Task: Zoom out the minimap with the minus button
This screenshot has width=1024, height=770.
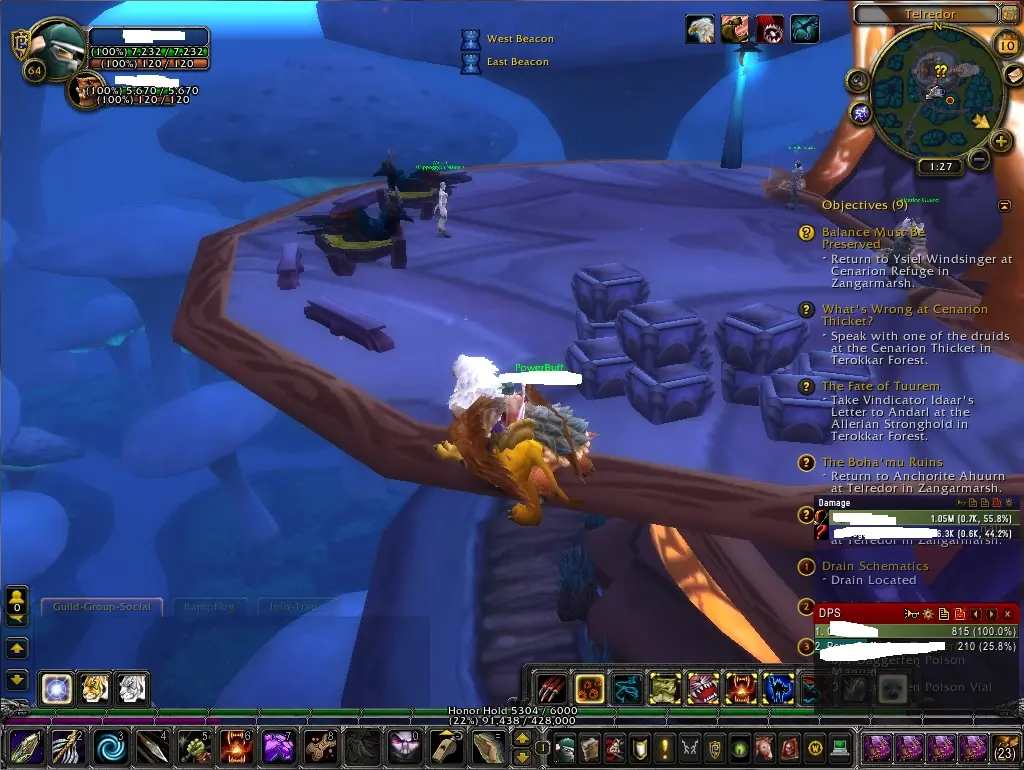Action: [x=979, y=158]
